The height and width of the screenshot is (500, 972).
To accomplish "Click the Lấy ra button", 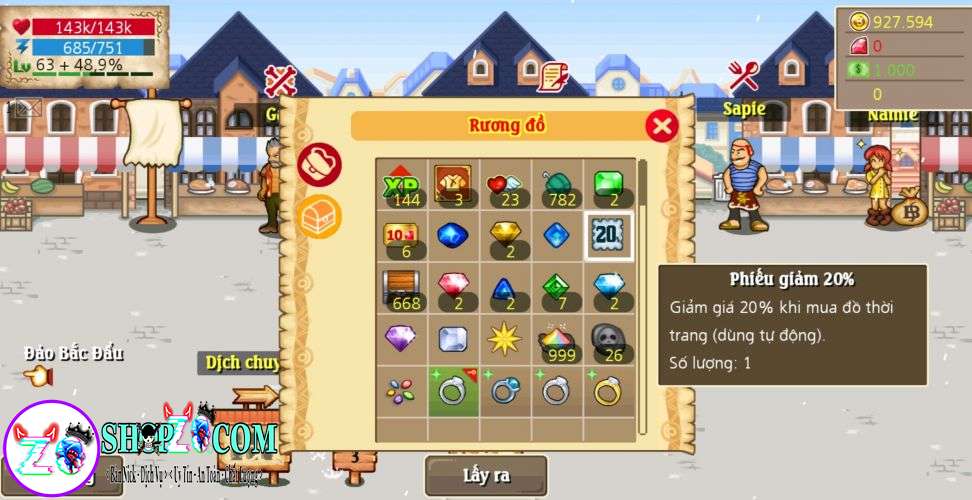I will [x=486, y=476].
